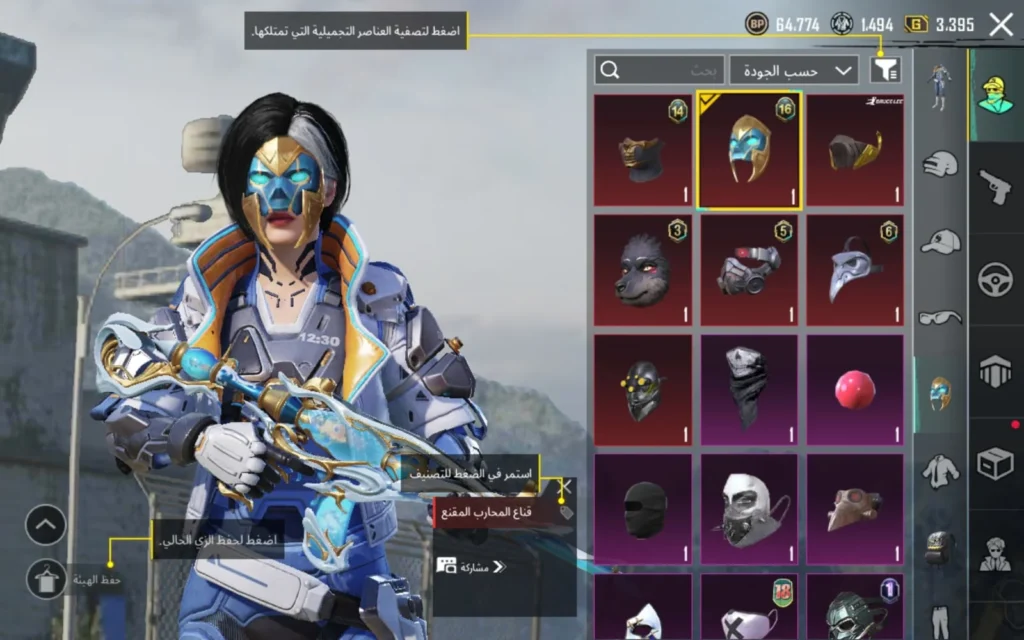The width and height of the screenshot is (1024, 640).
Task: Select the red and grey gas mask
Action: click(x=749, y=270)
